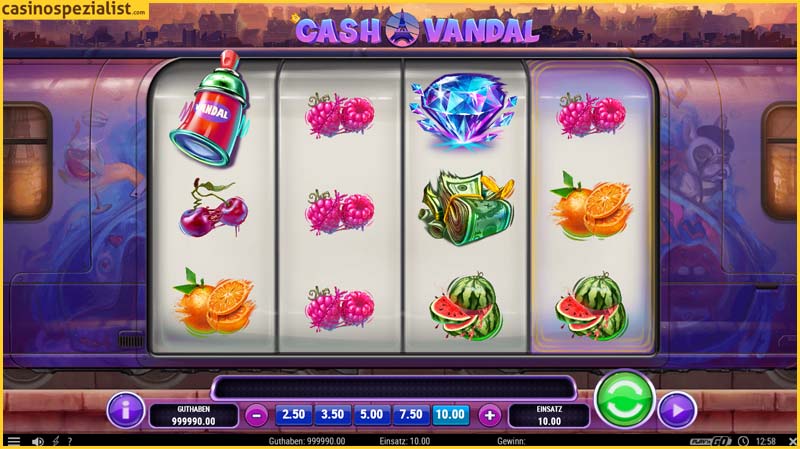Open the hamburger menu in the bottom bar
The height and width of the screenshot is (449, 800).
[13, 441]
